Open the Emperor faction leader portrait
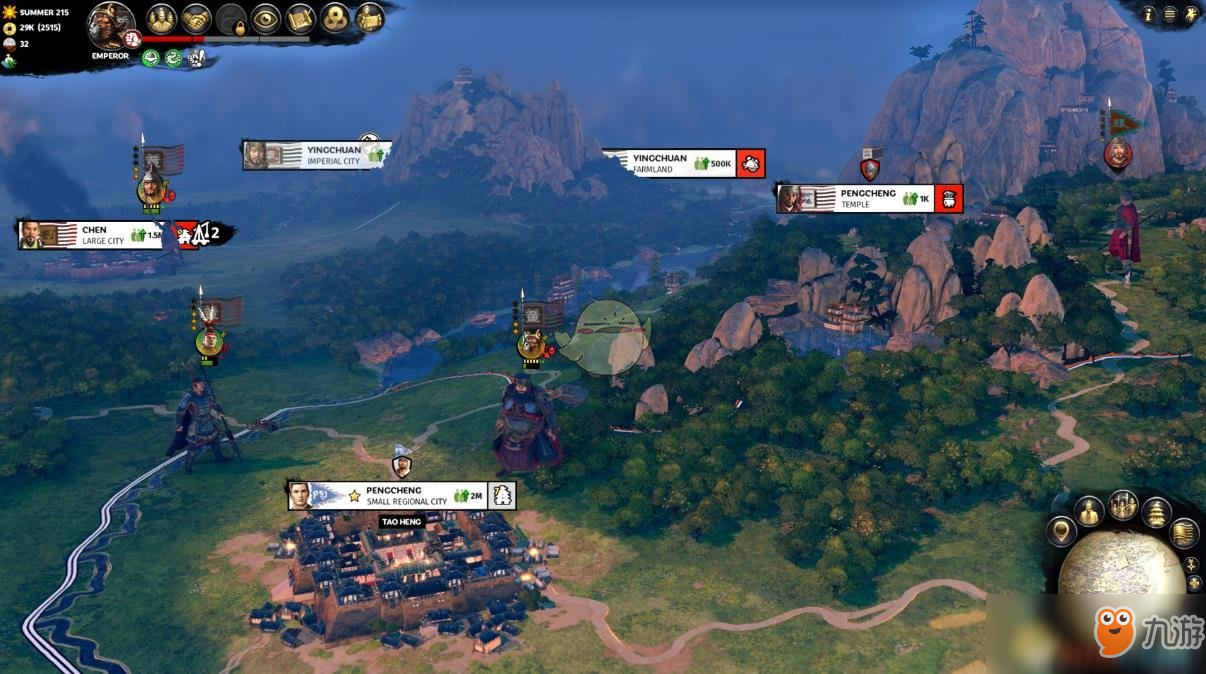Image resolution: width=1206 pixels, height=674 pixels. click(x=111, y=25)
